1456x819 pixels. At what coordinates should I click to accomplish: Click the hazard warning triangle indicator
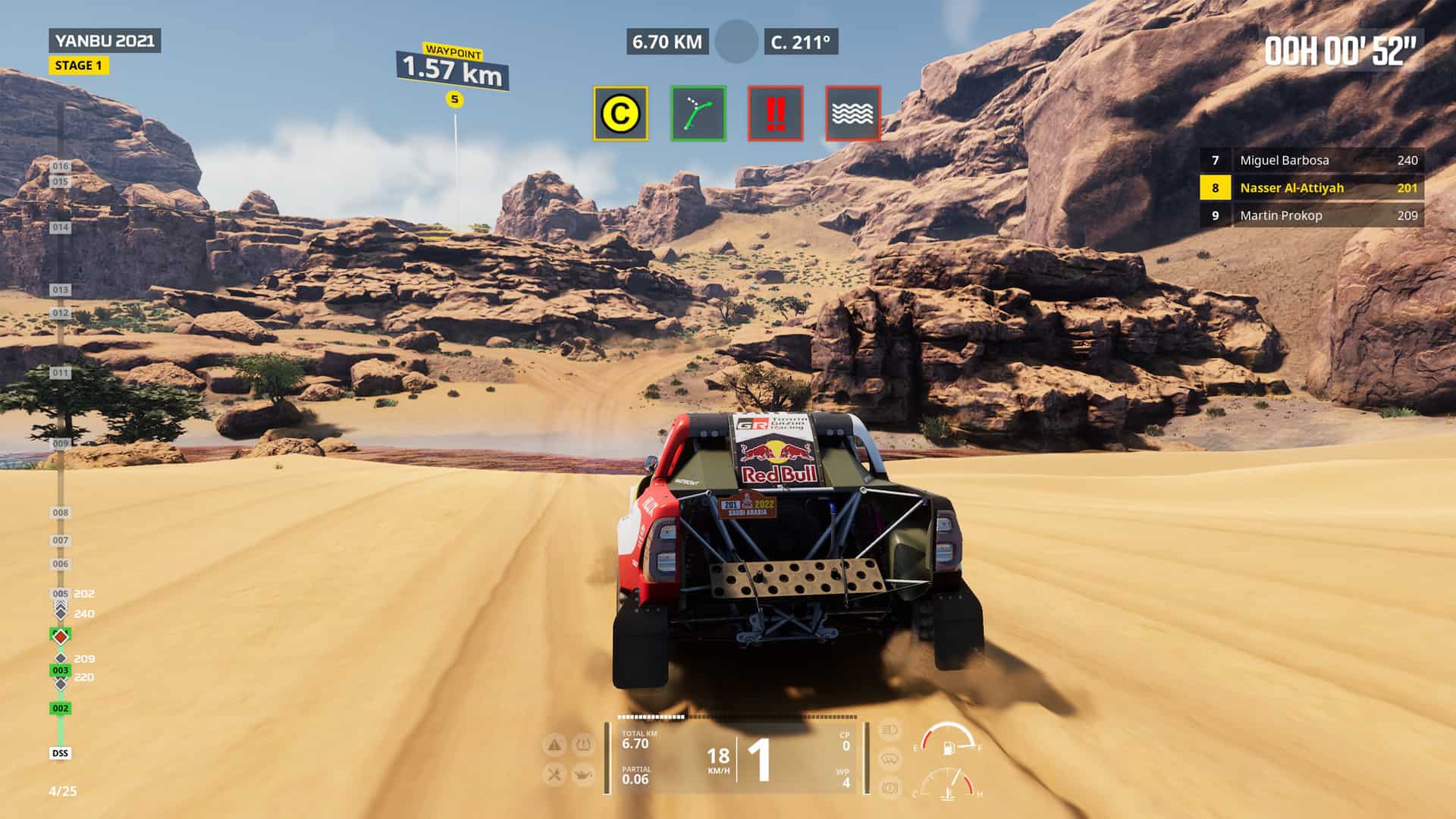554,745
